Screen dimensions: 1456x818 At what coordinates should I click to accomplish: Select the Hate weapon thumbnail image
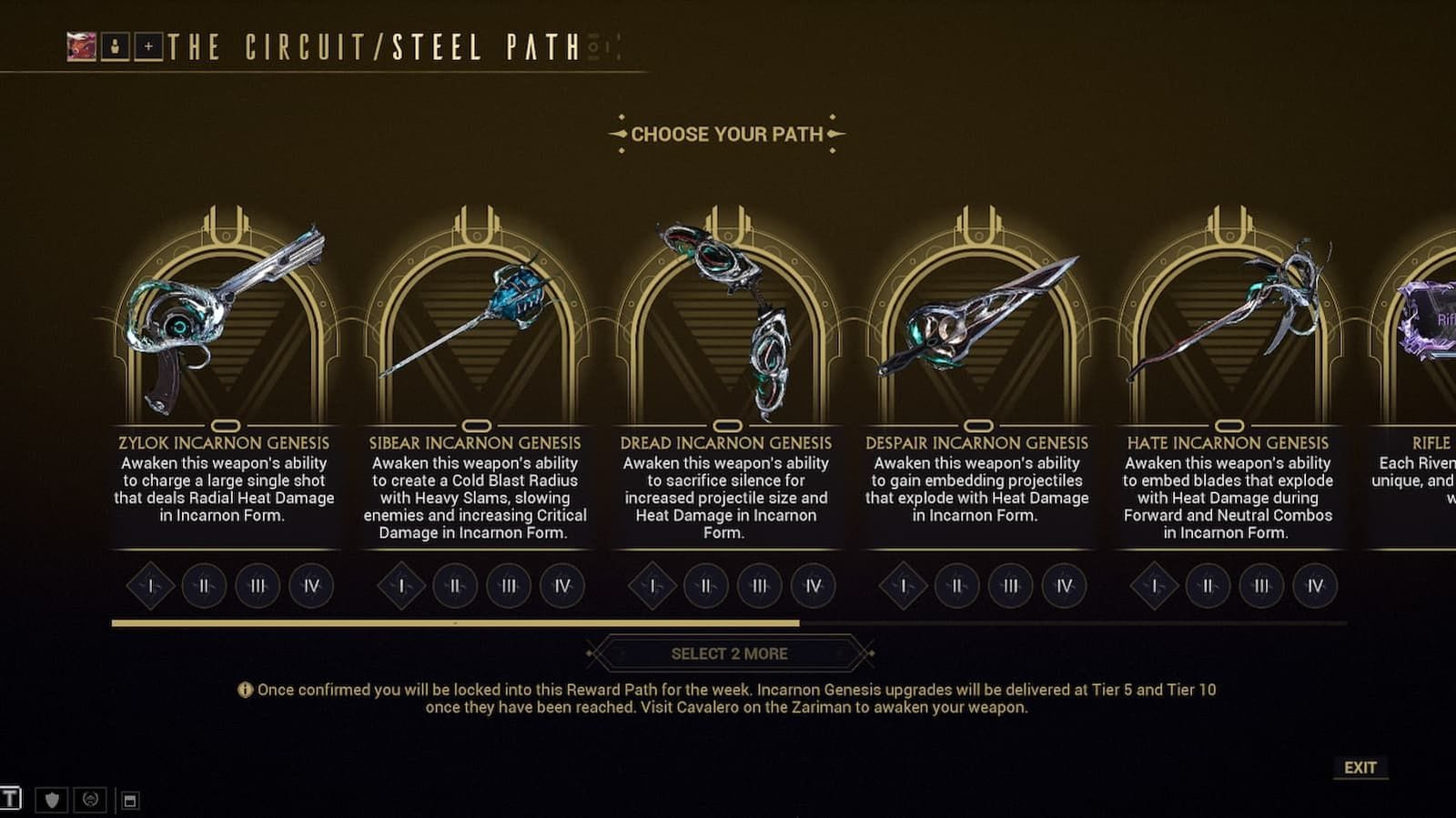1228,309
